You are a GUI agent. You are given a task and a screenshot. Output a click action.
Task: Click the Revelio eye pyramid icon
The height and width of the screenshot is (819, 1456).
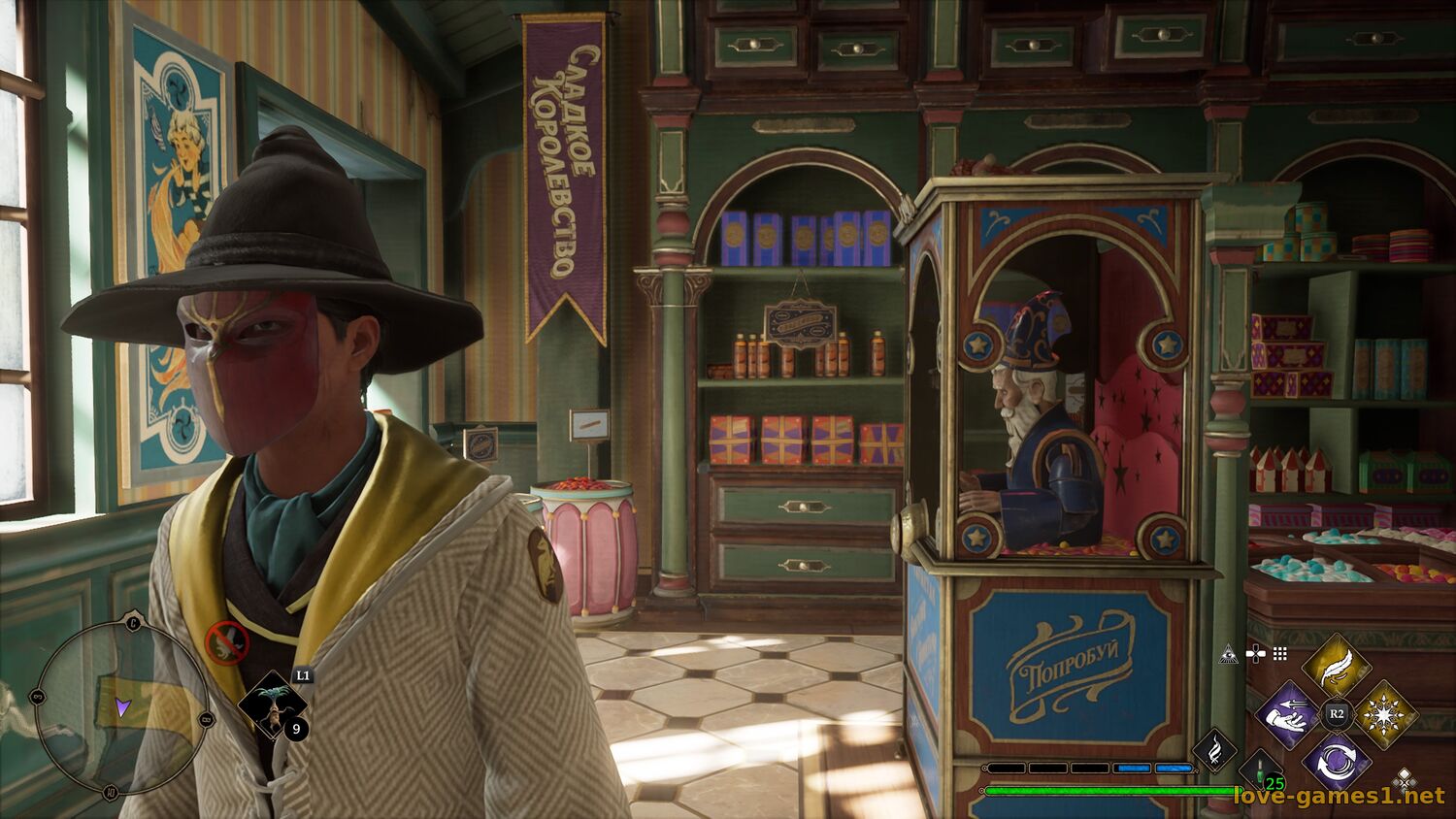(x=1230, y=654)
